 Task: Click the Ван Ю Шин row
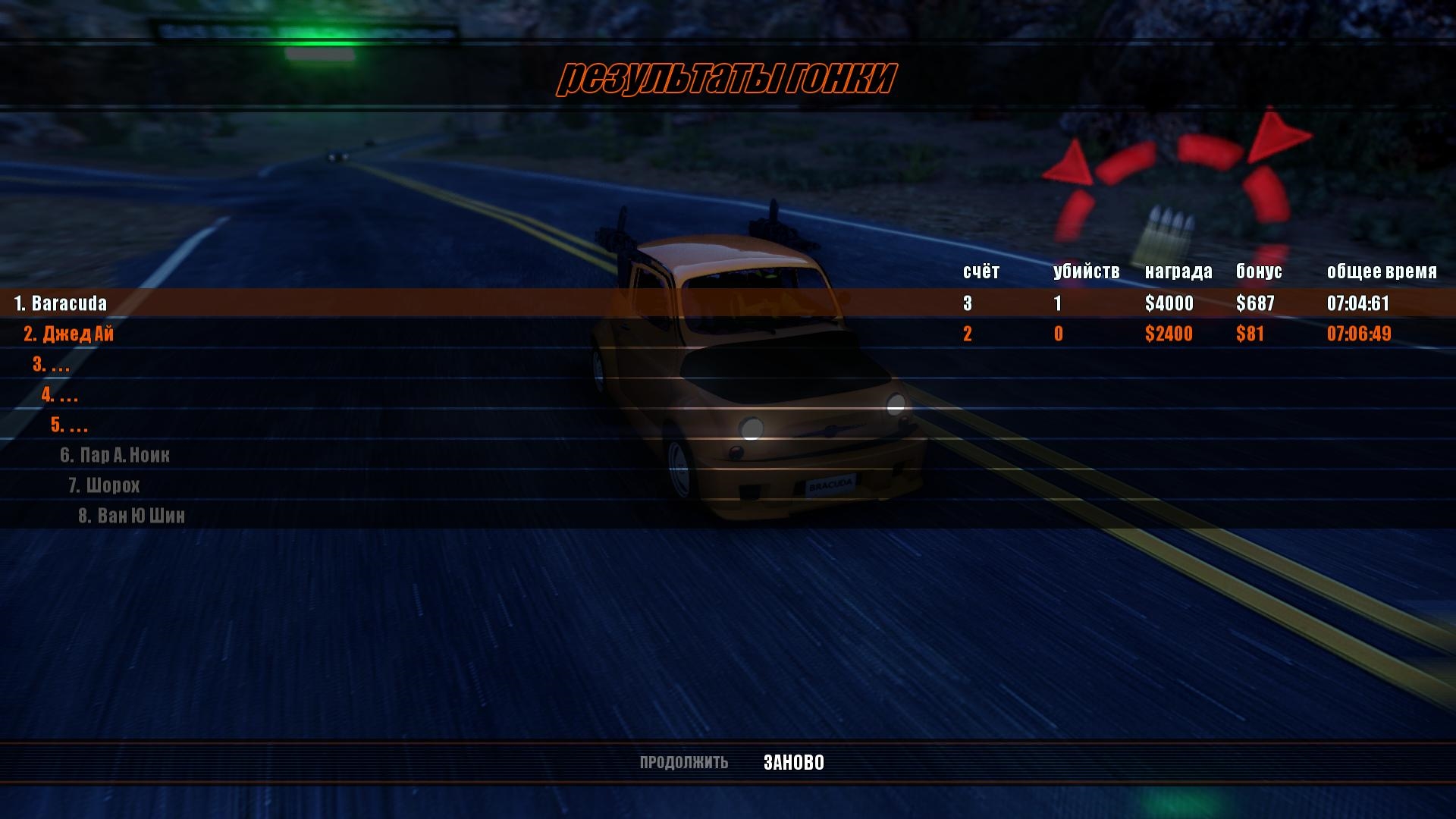(132, 516)
